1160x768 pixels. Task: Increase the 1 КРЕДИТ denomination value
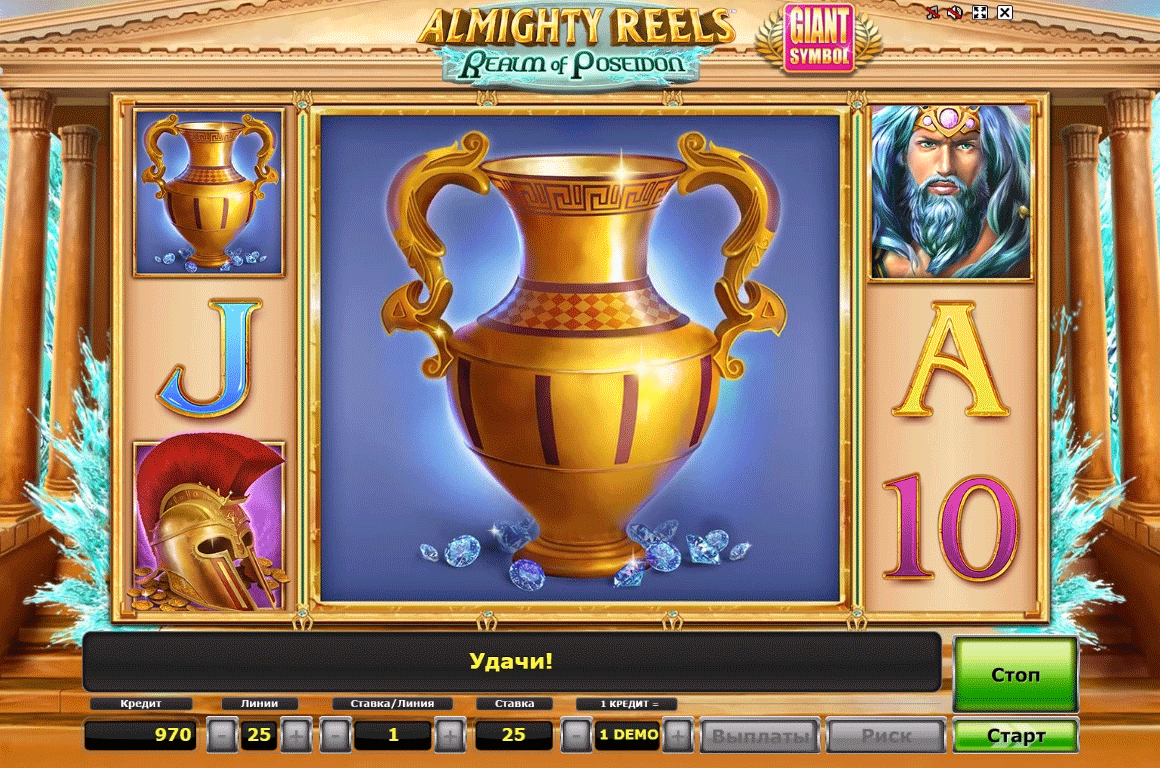pos(677,736)
